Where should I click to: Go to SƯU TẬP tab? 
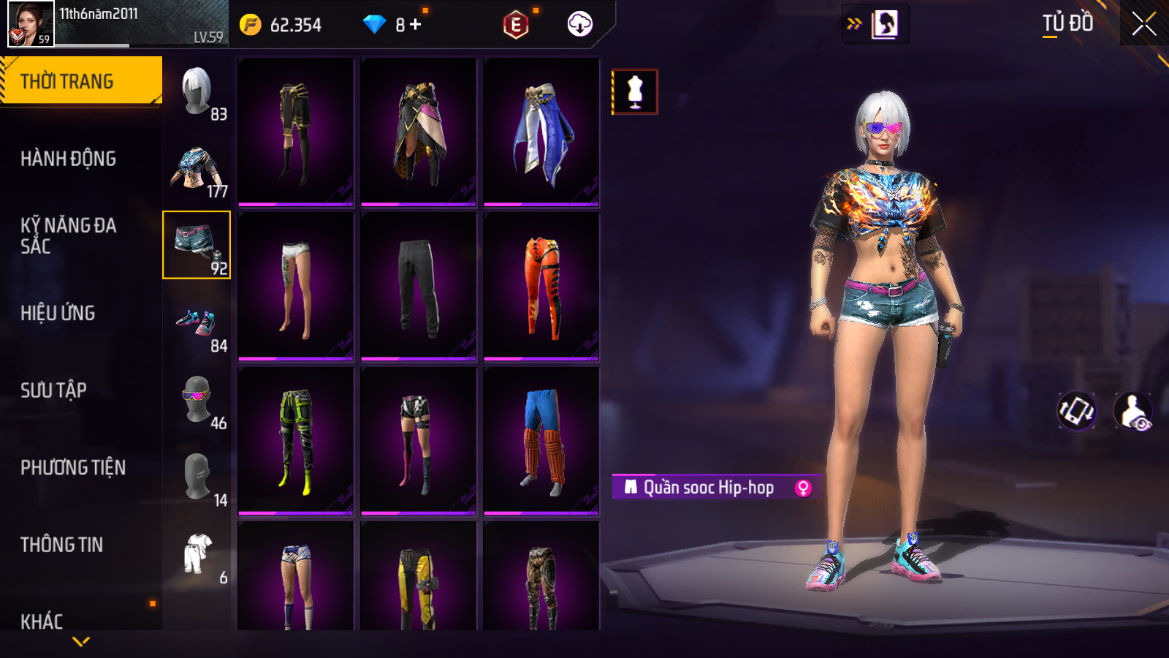[x=54, y=390]
